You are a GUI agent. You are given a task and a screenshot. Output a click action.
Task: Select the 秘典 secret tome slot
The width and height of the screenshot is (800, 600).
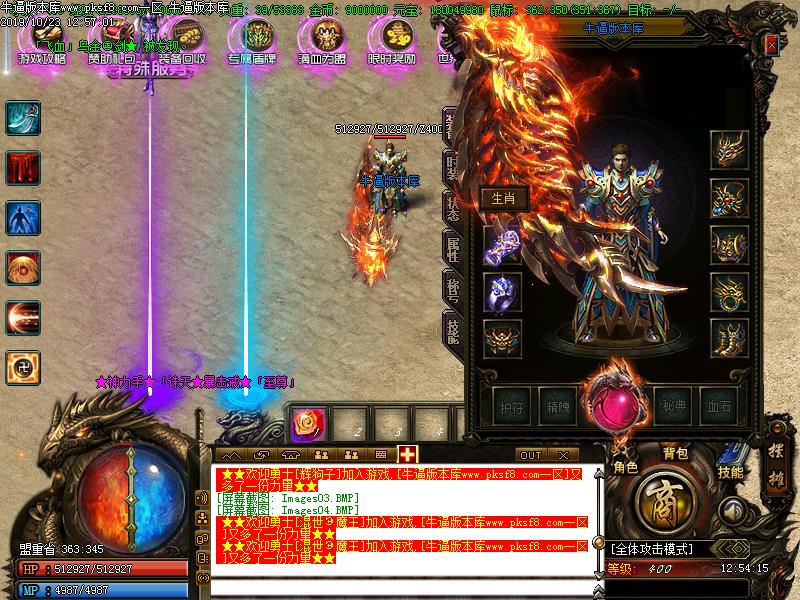673,406
